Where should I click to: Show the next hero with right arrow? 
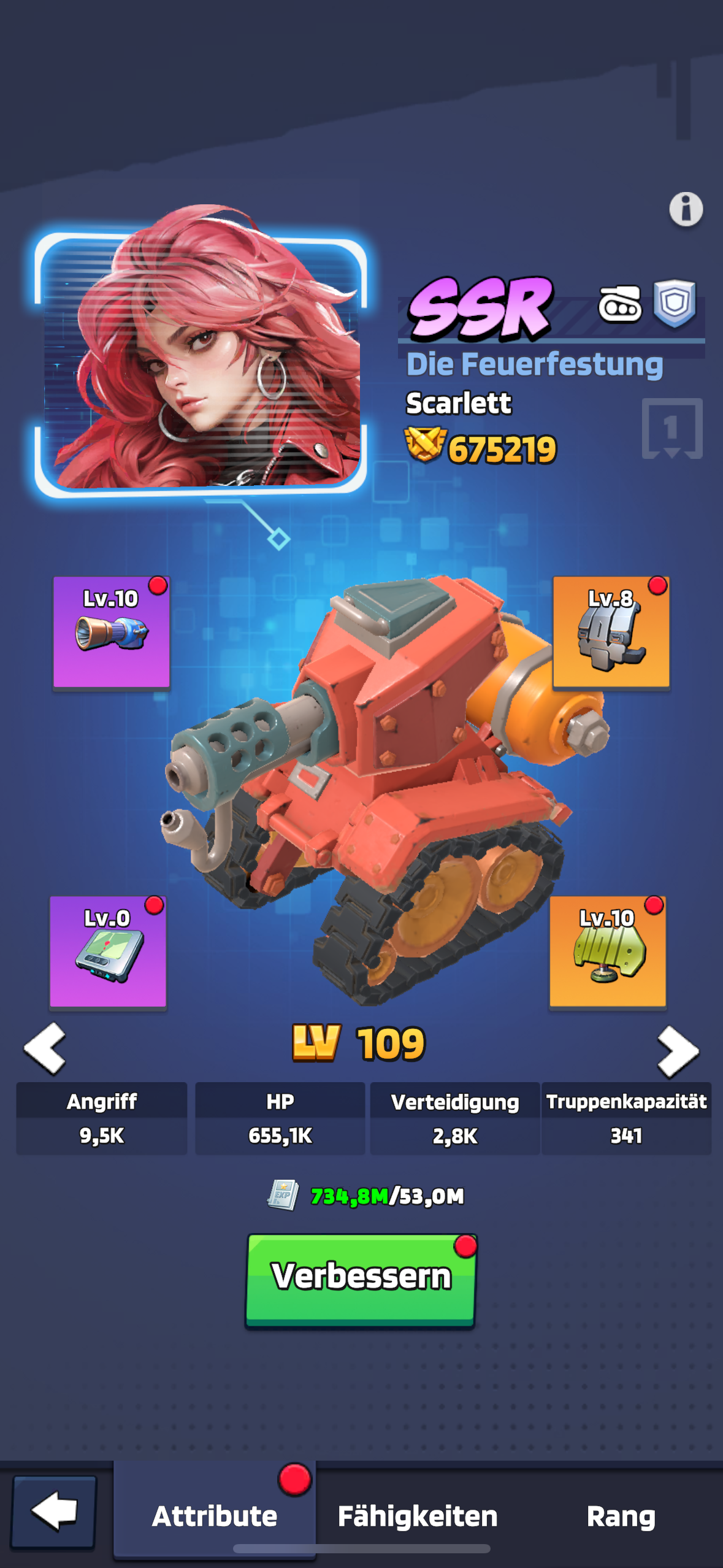(678, 1051)
